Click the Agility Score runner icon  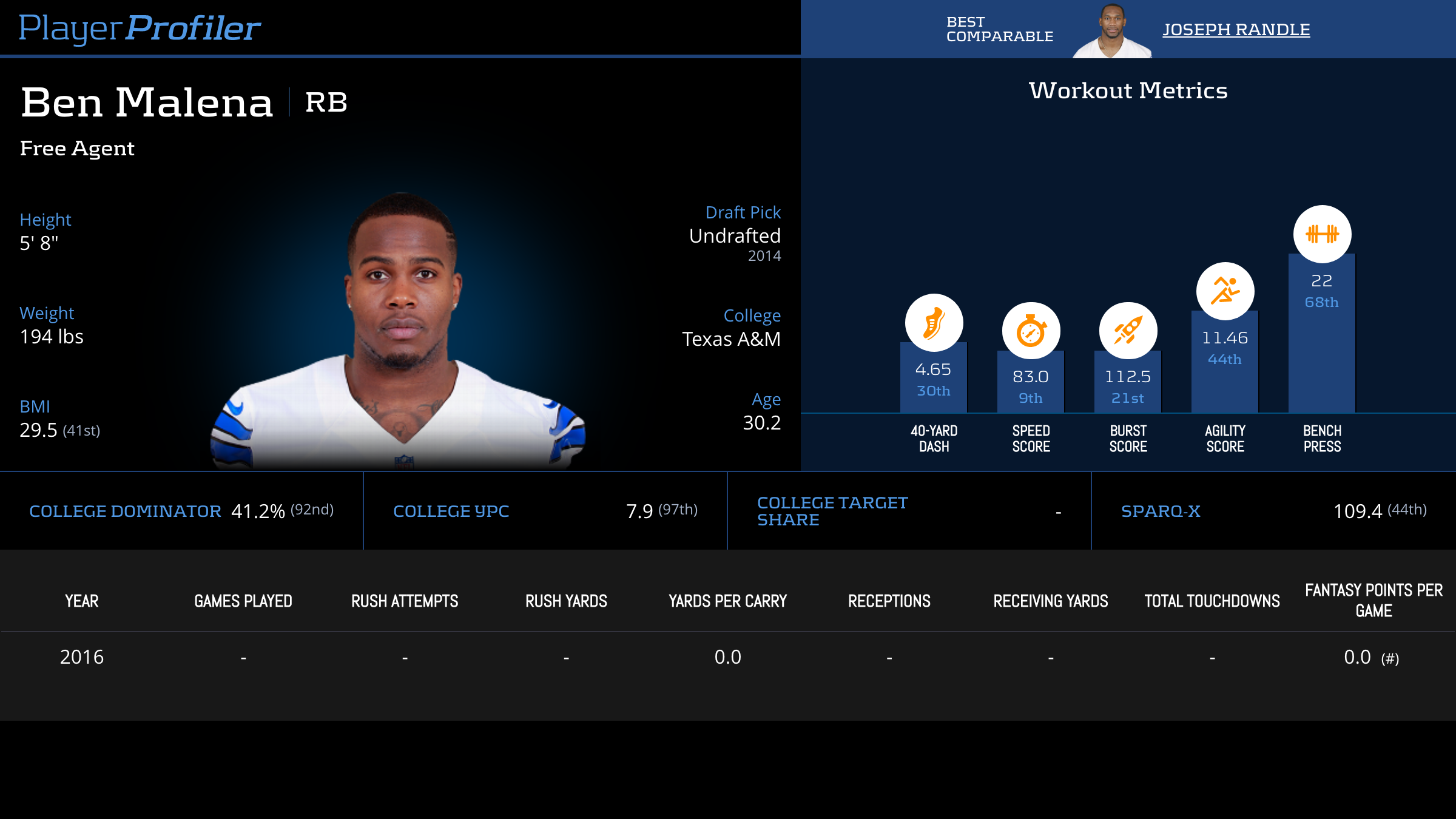tap(1225, 291)
